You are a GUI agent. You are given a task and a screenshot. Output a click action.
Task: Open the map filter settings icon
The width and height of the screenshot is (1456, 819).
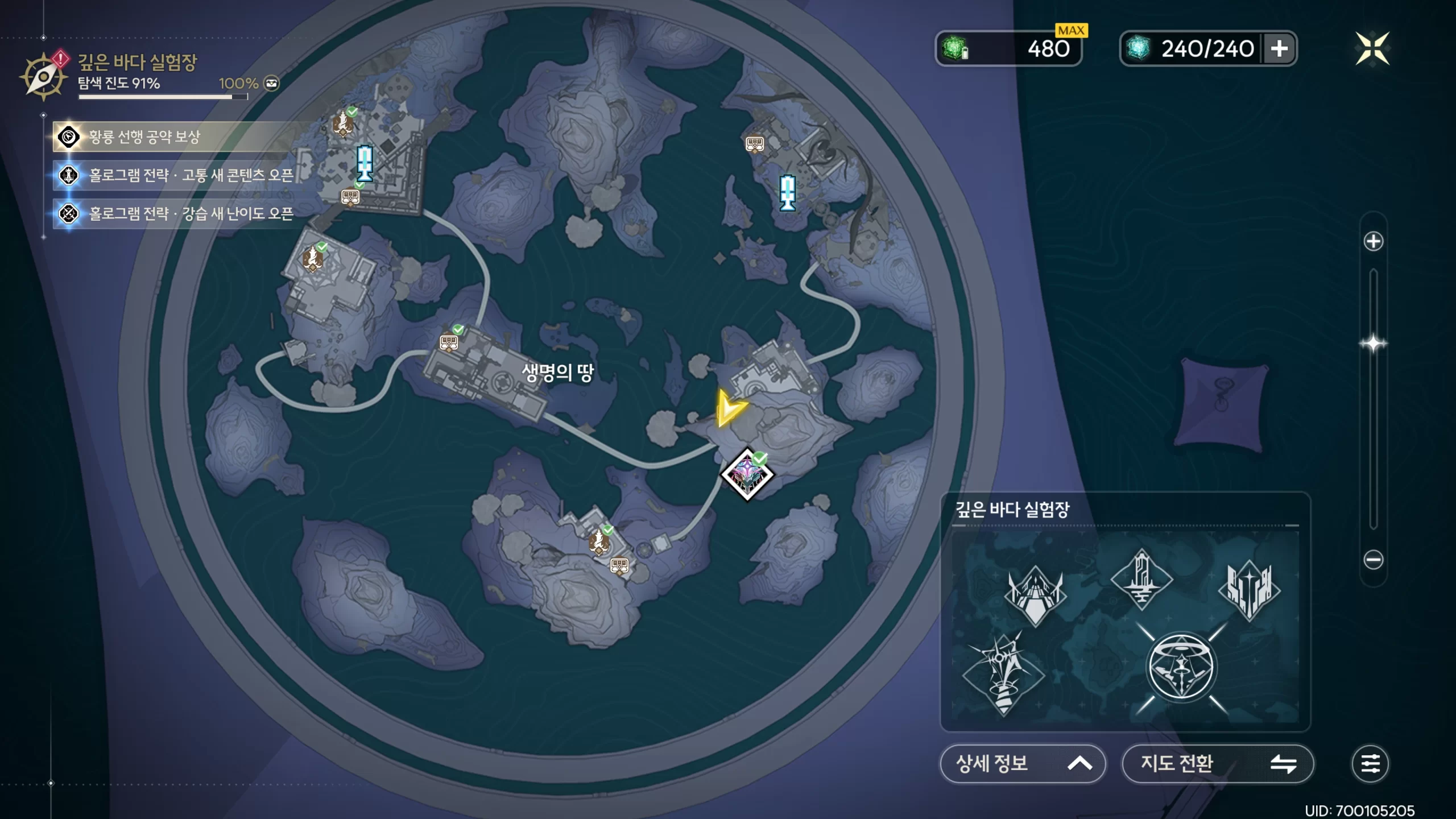tap(1370, 763)
